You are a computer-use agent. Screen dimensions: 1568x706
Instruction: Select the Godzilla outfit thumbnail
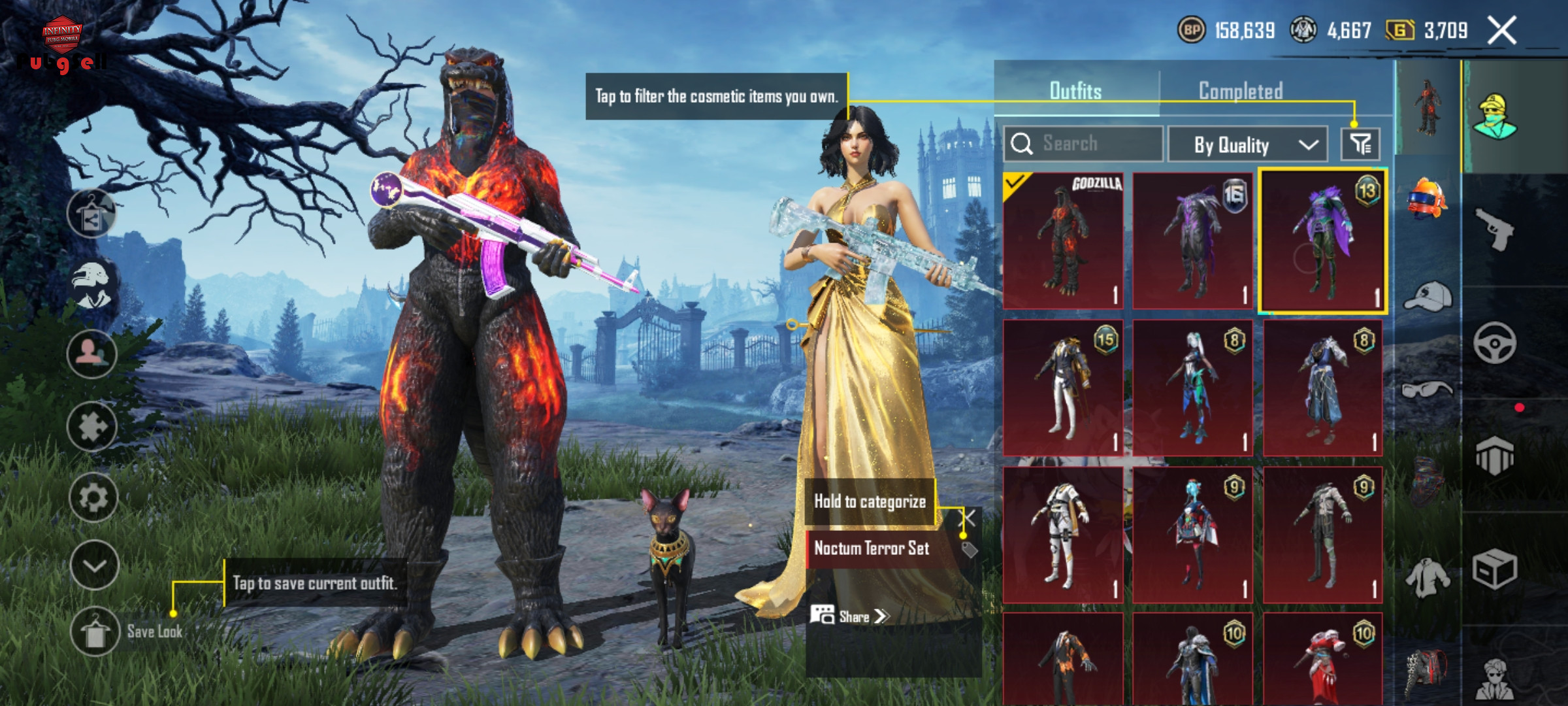(x=1063, y=241)
